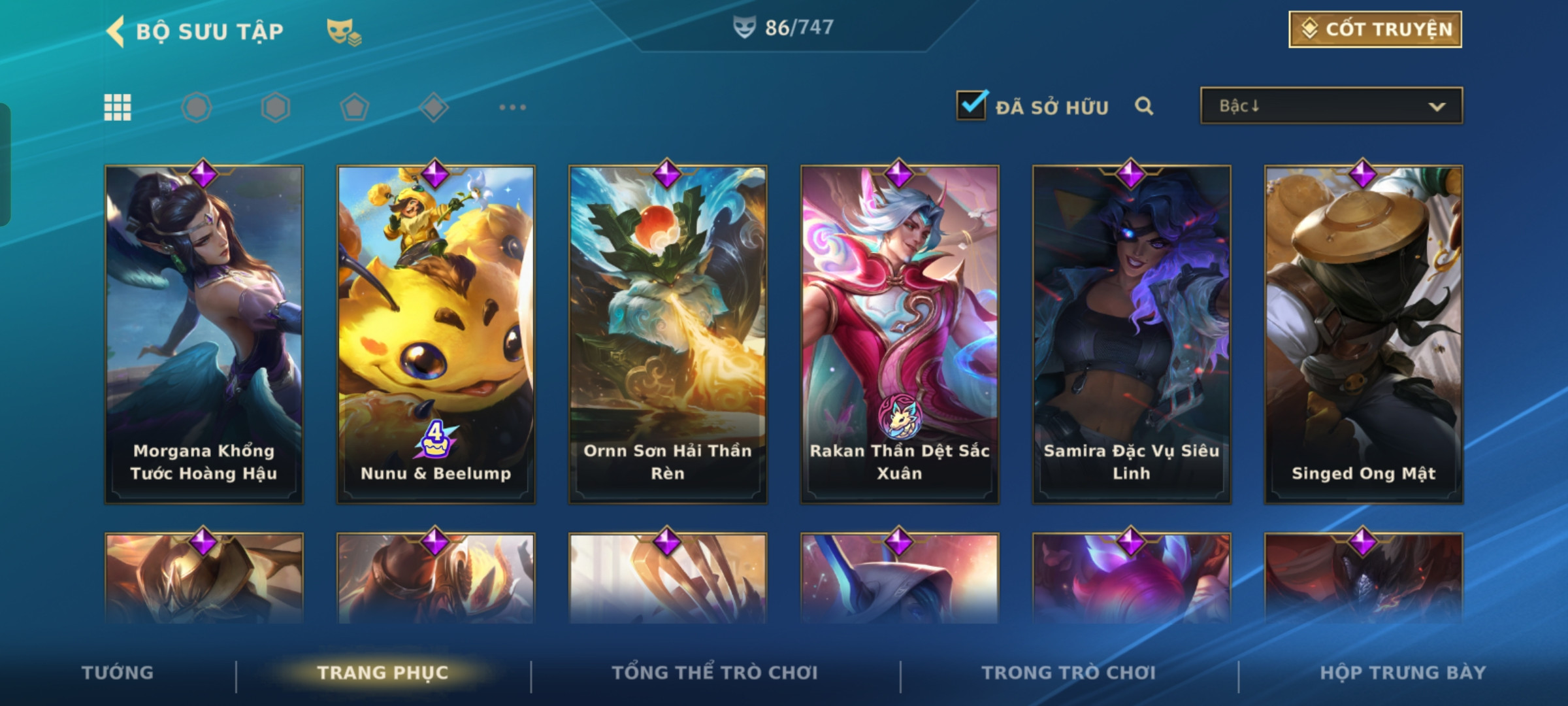Open the Tổng Thể Trò Chơi tab
This screenshot has height=706, width=1568.
click(715, 673)
